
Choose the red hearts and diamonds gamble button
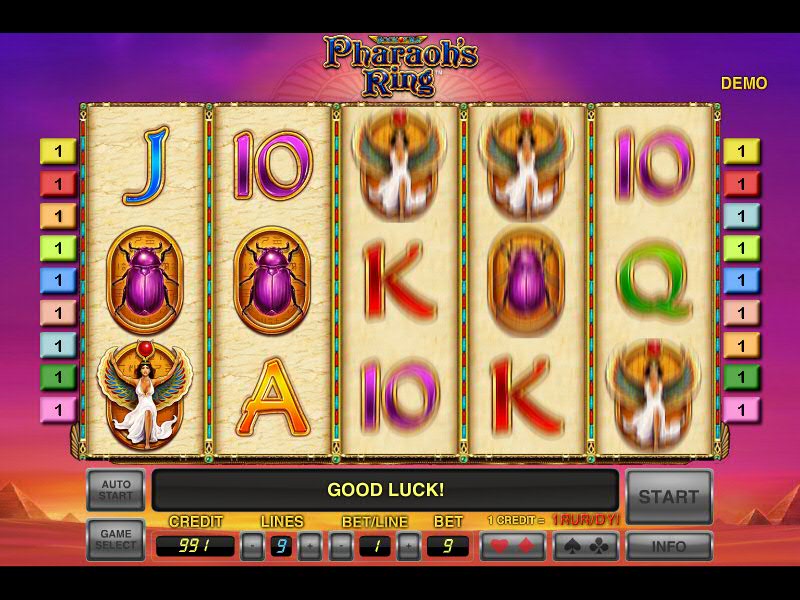[512, 546]
